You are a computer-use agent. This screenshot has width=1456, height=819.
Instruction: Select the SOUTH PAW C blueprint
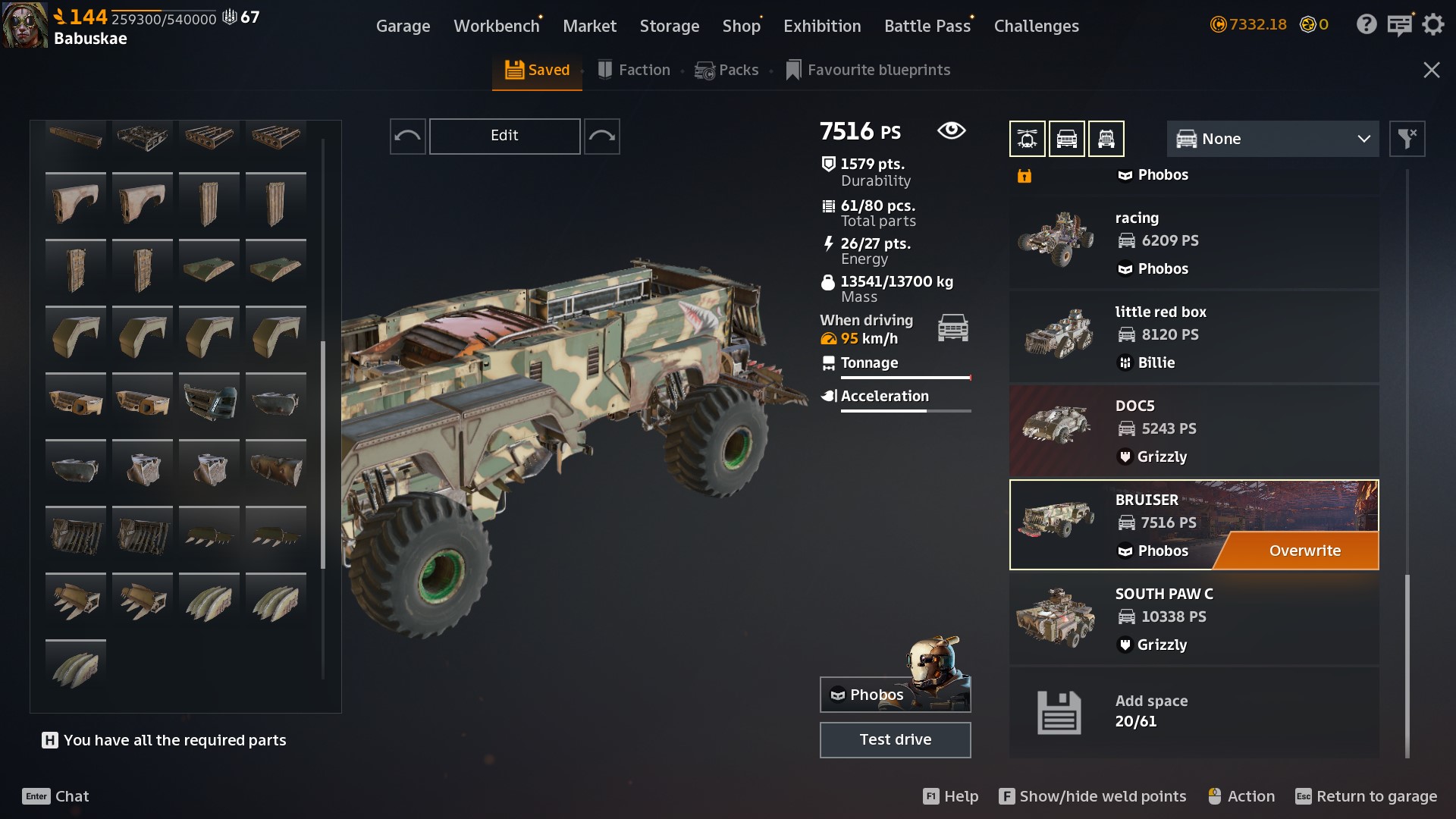1194,618
